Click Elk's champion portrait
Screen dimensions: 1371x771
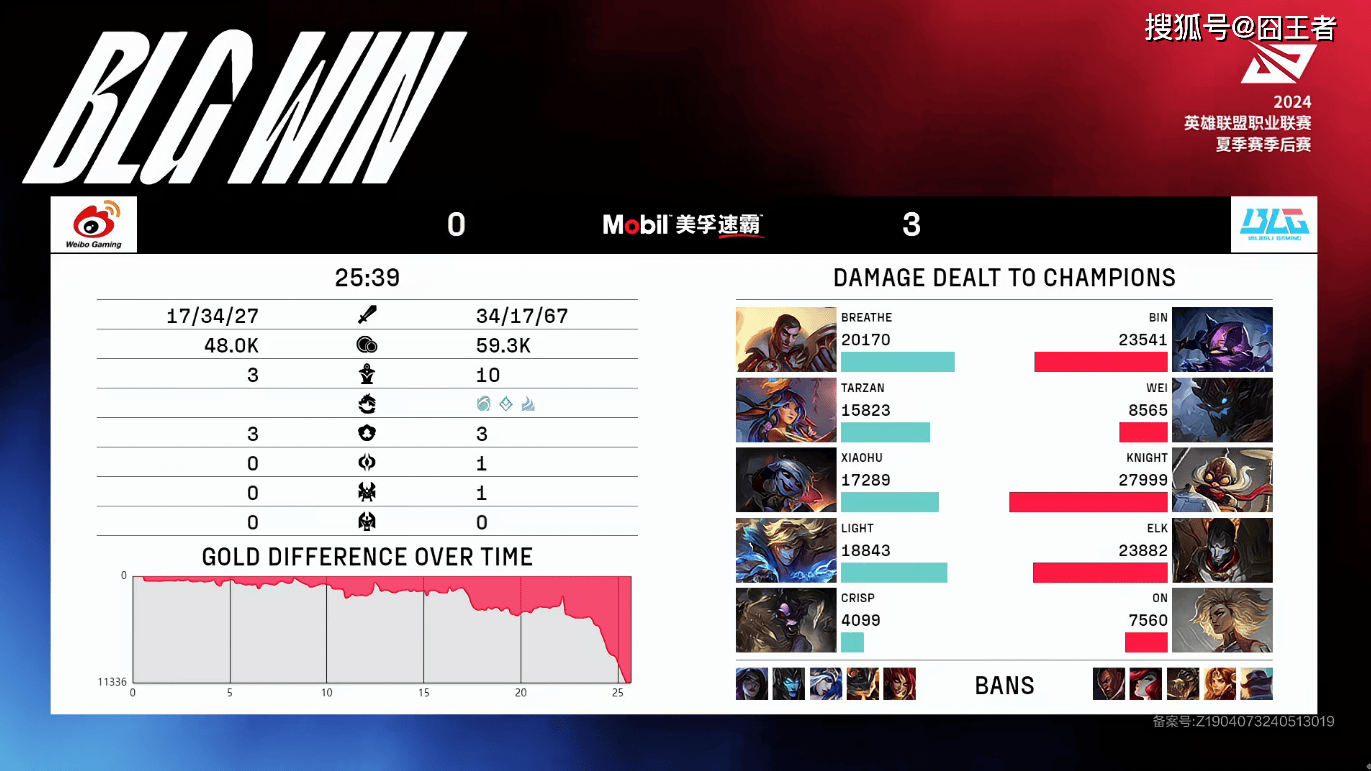pos(1222,550)
